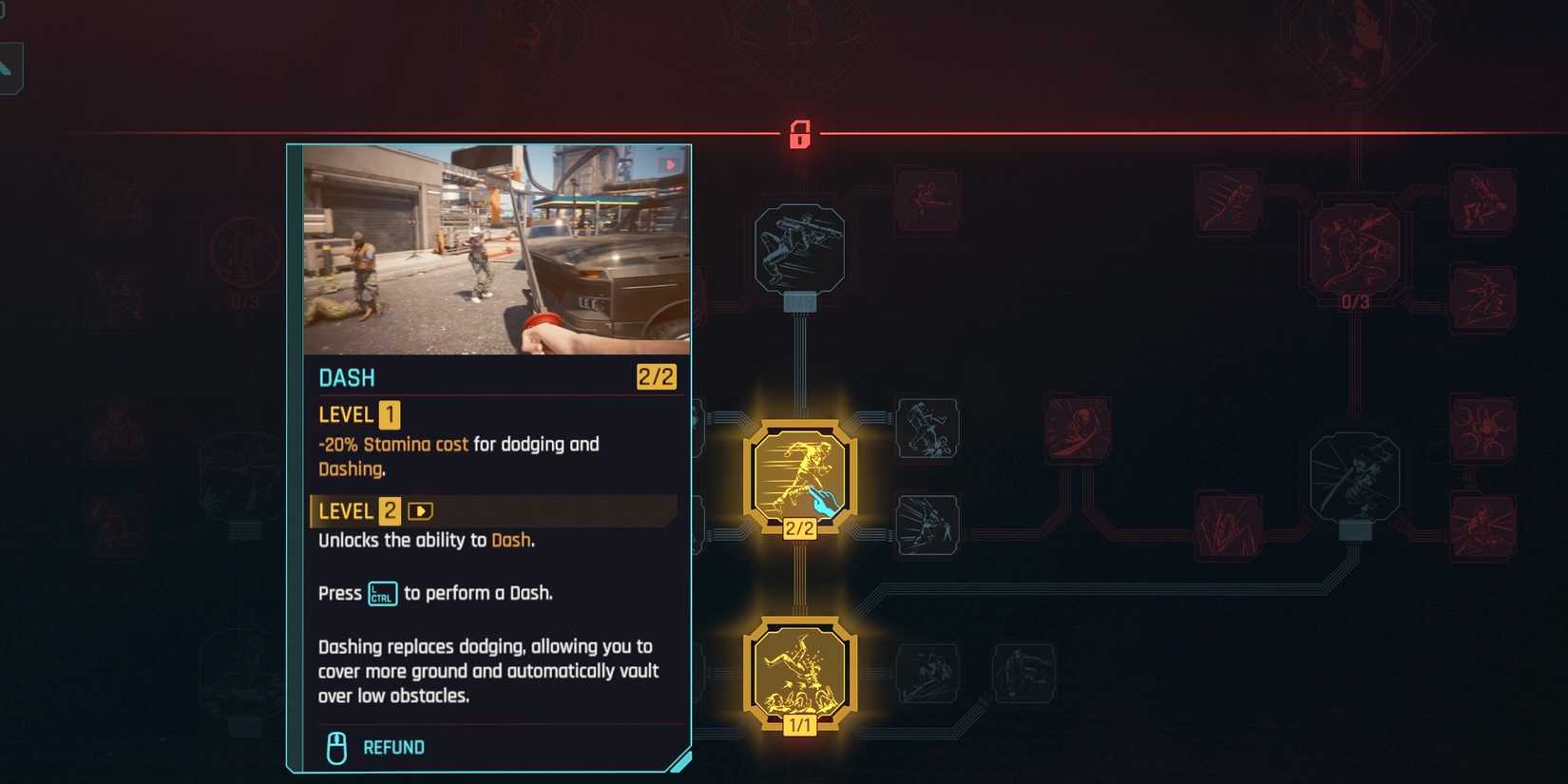Click the red skull perk node right of Dash
Screen dimensions: 1568x784
[x=1079, y=430]
